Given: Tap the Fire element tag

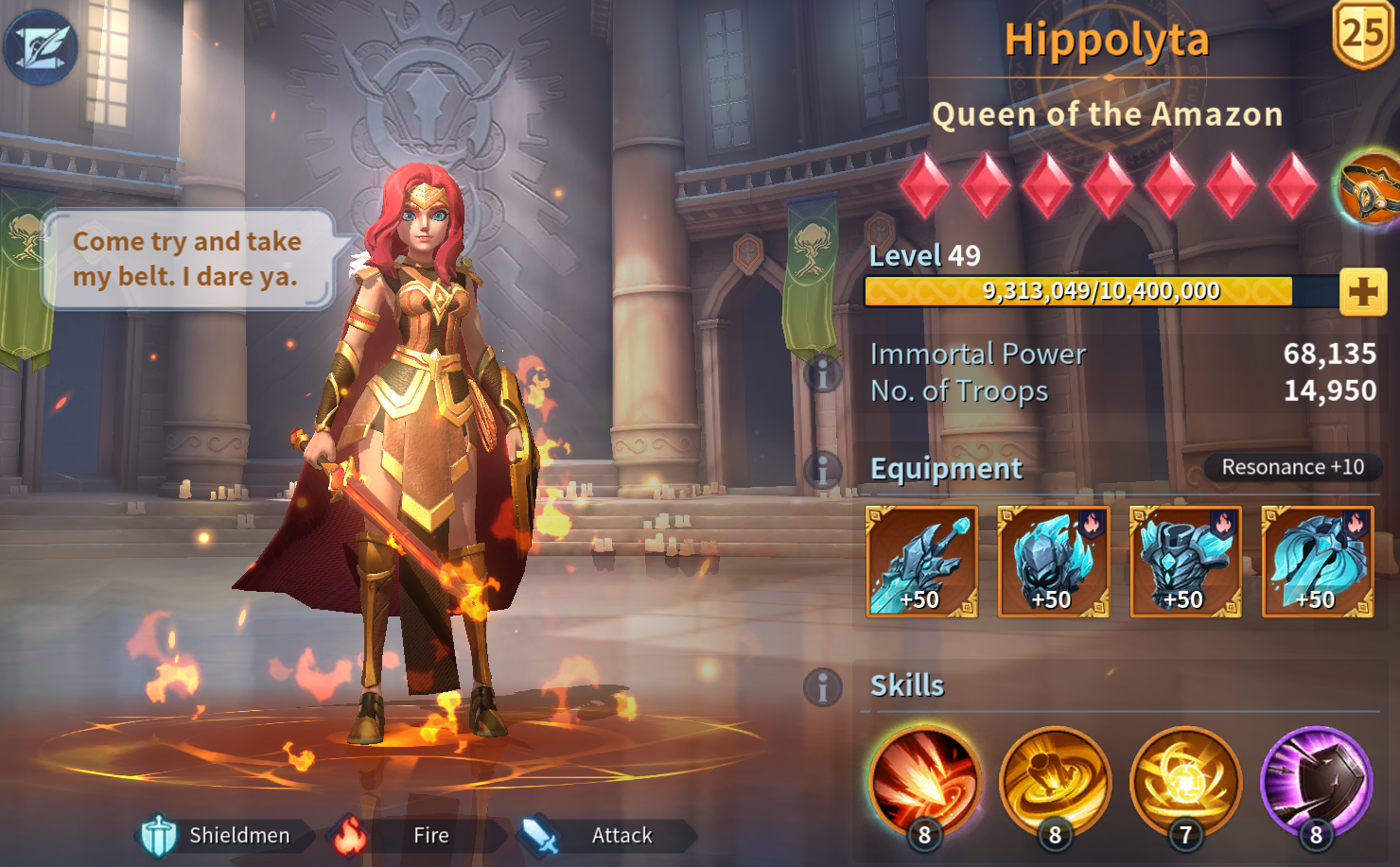Looking at the screenshot, I should 416,836.
